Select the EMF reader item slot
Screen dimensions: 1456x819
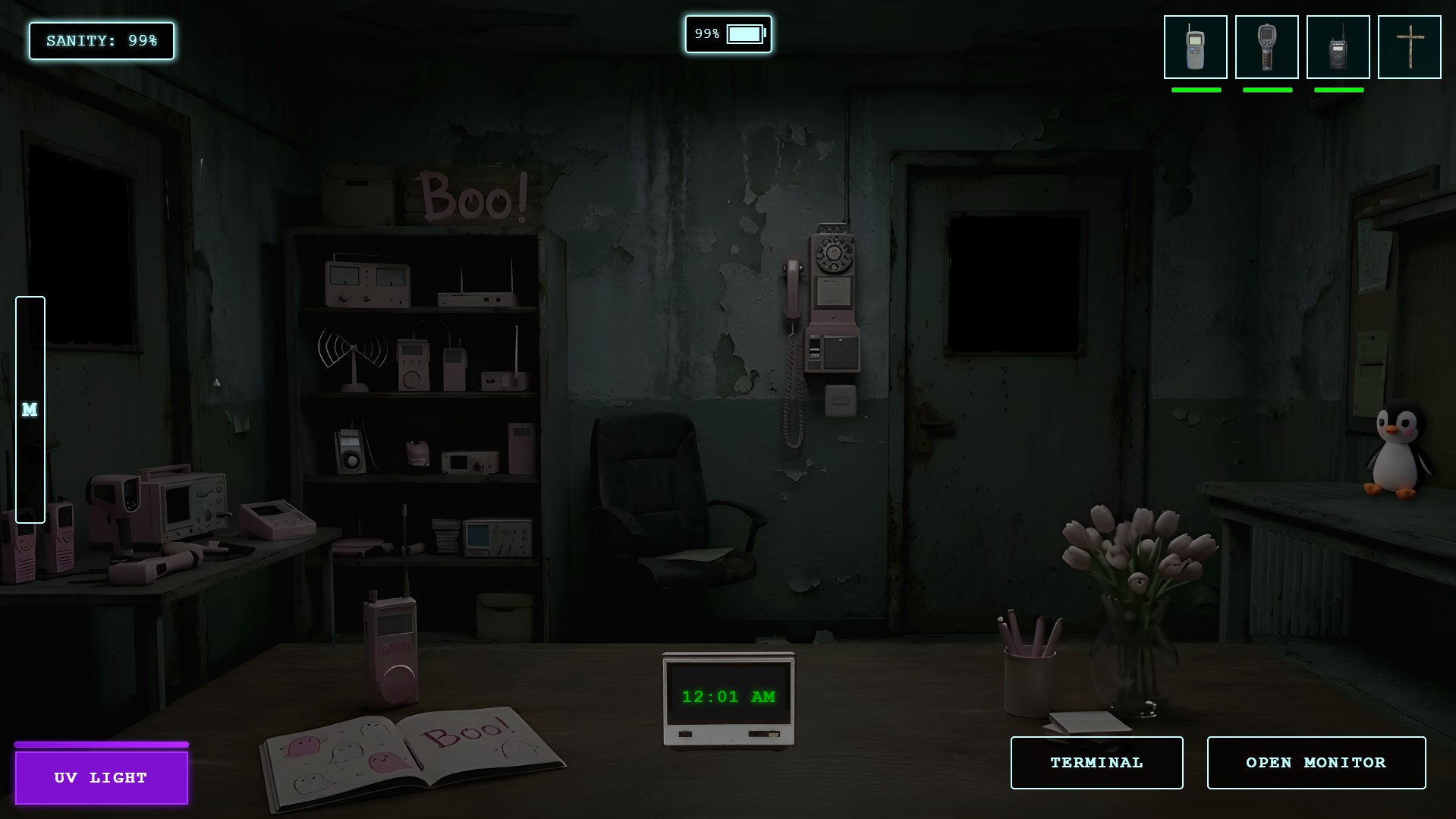[x=1195, y=47]
